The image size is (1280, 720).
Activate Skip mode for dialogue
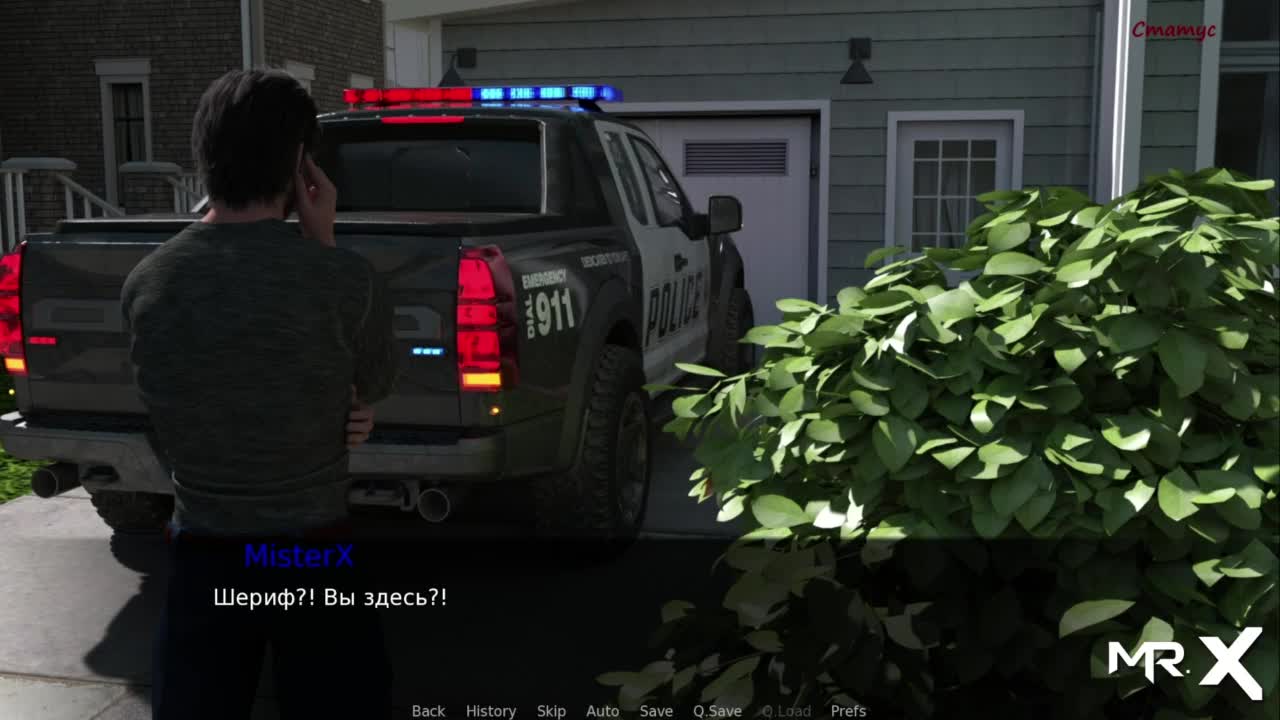pyautogui.click(x=551, y=711)
